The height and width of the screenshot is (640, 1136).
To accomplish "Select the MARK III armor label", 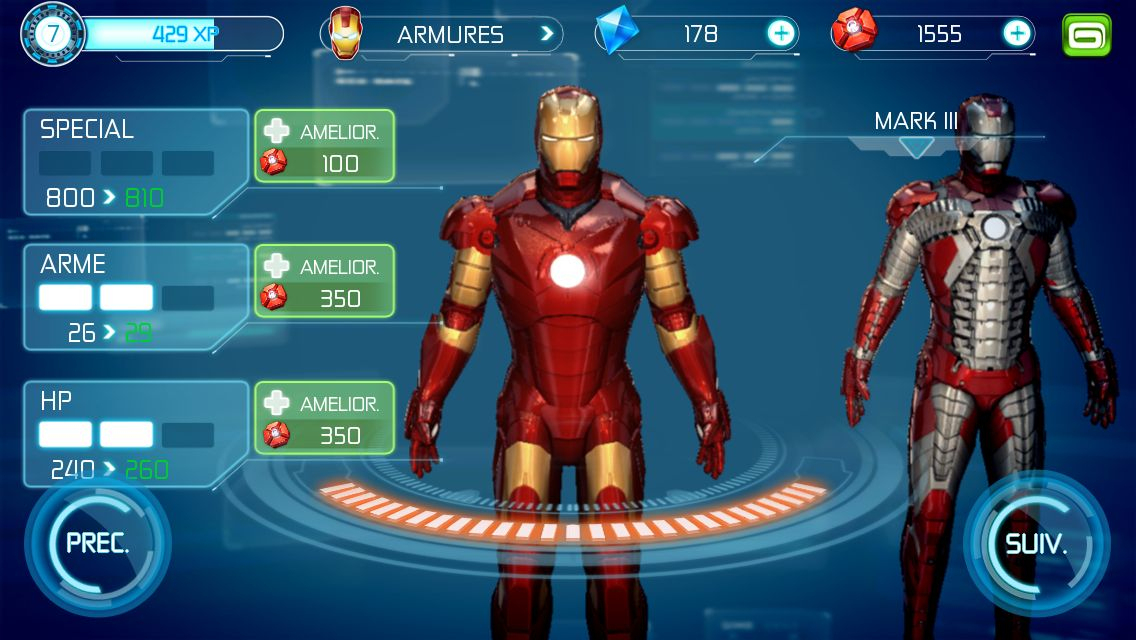I will point(916,123).
